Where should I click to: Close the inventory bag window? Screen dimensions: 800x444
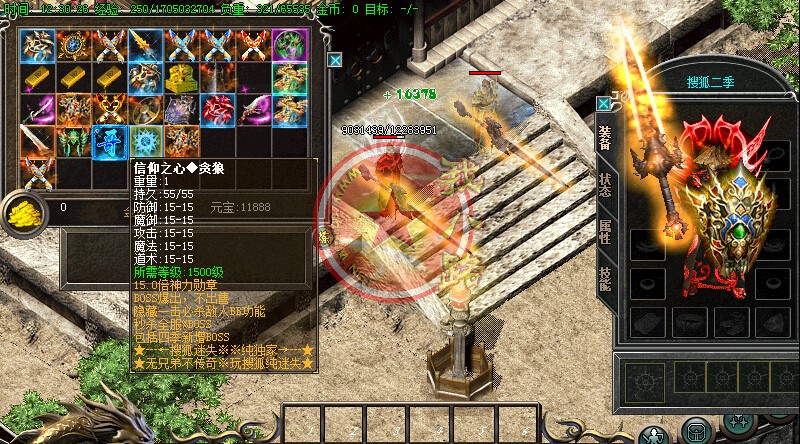pos(335,60)
